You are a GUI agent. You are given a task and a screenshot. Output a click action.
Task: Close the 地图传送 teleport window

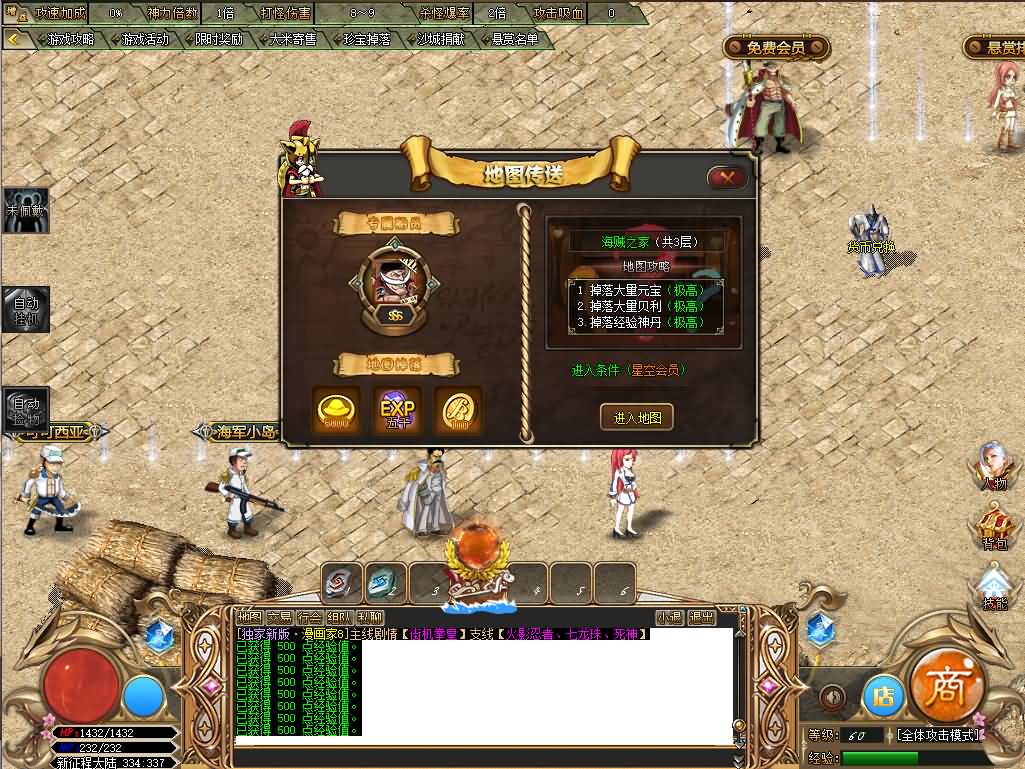coord(727,178)
